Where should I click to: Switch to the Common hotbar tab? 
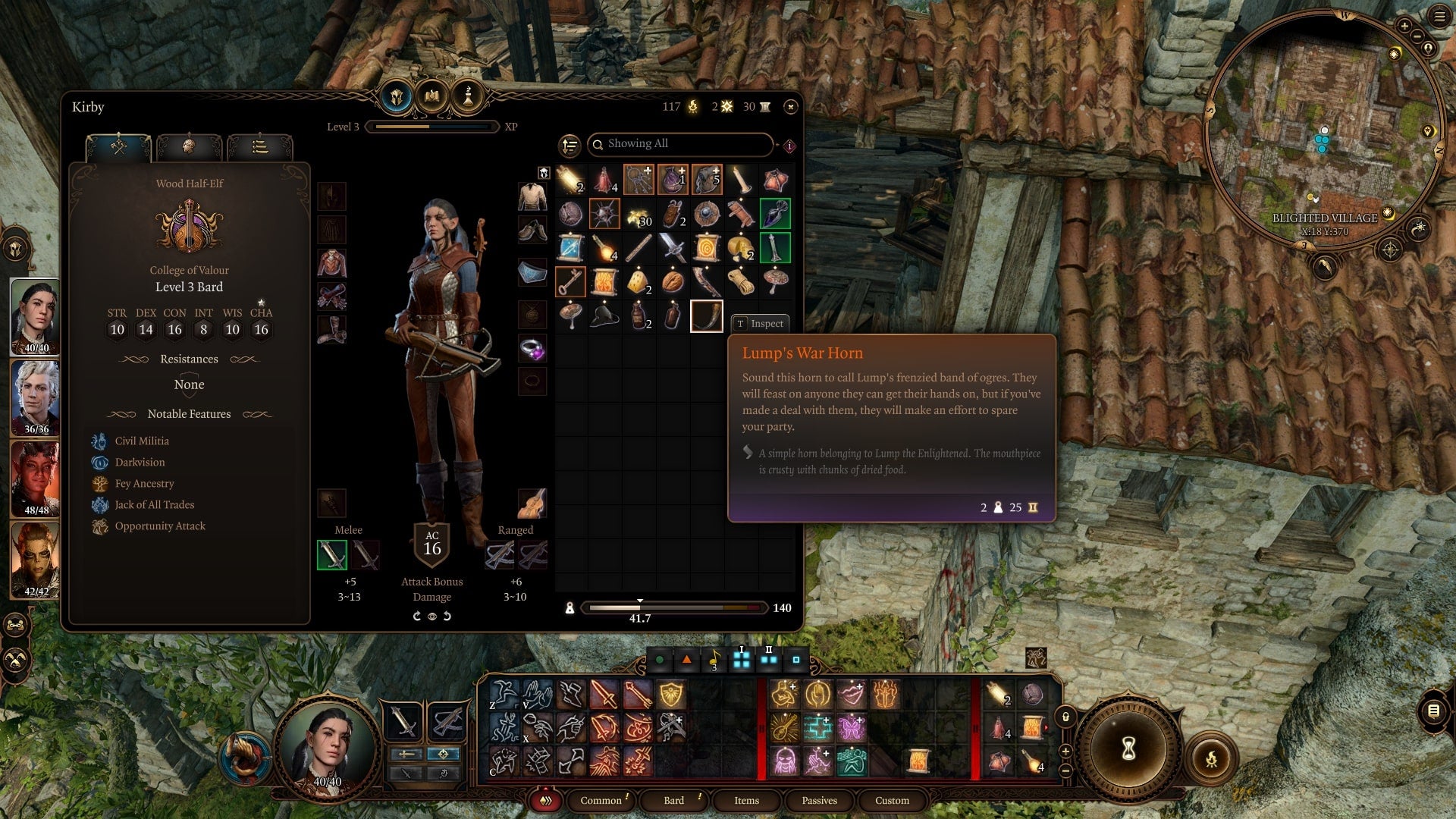click(x=601, y=800)
